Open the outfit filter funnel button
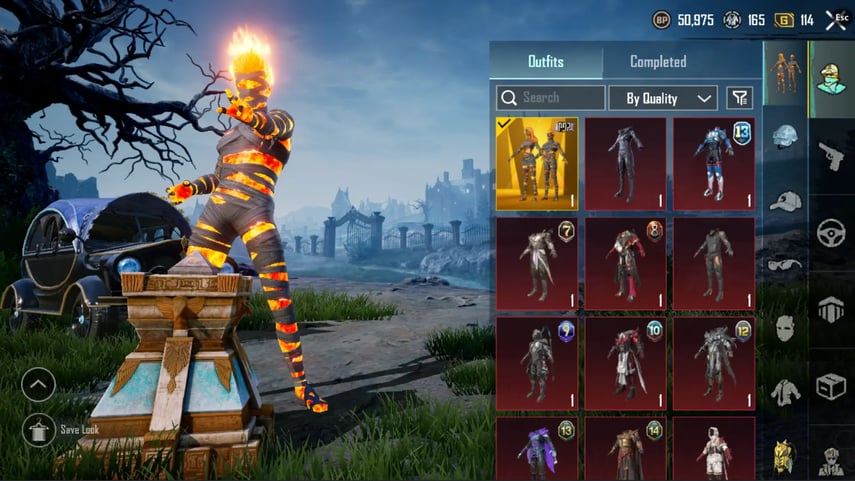This screenshot has height=481, width=855. 739,98
